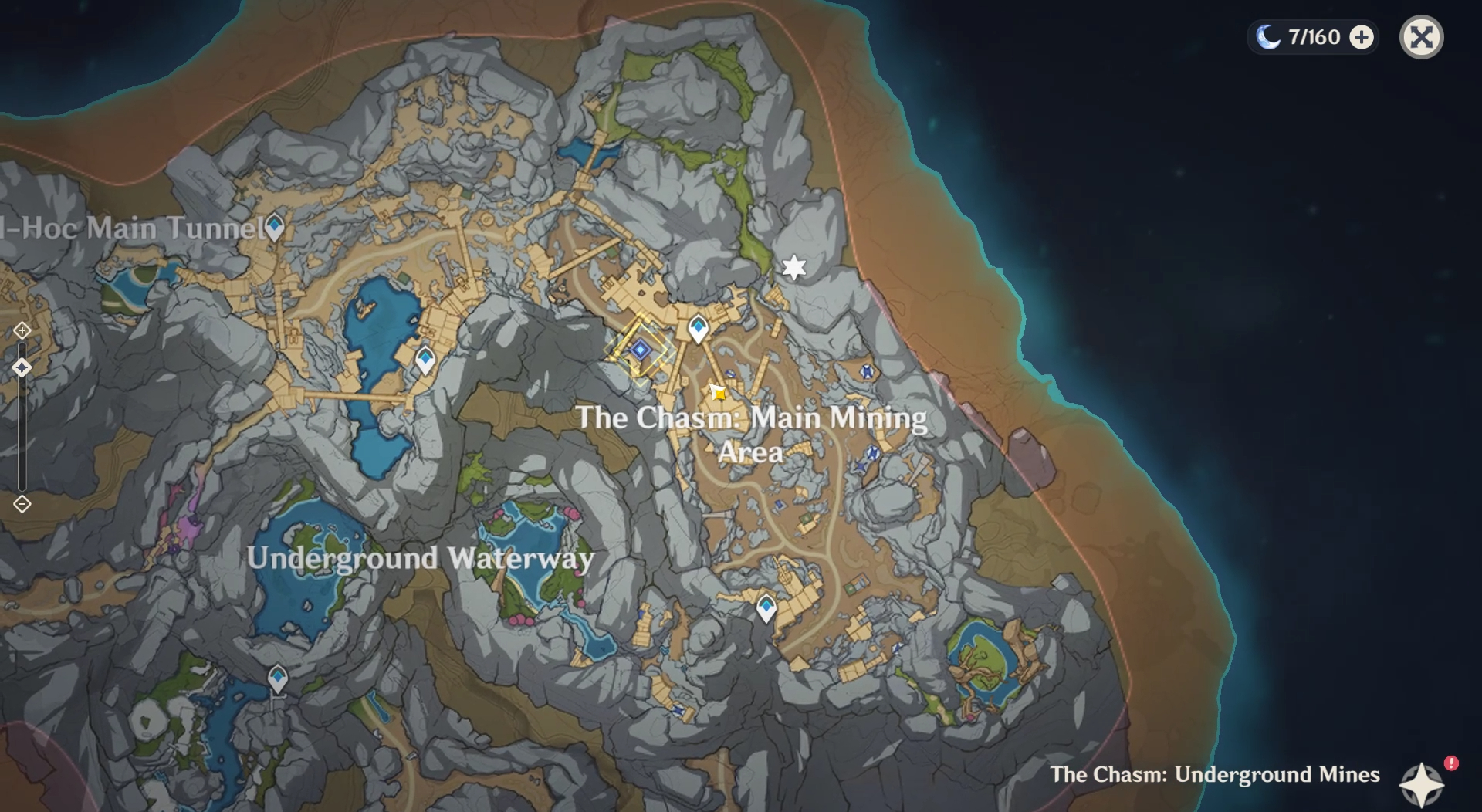
Task: Select the waypoint right of the blue lake
Action: point(425,359)
